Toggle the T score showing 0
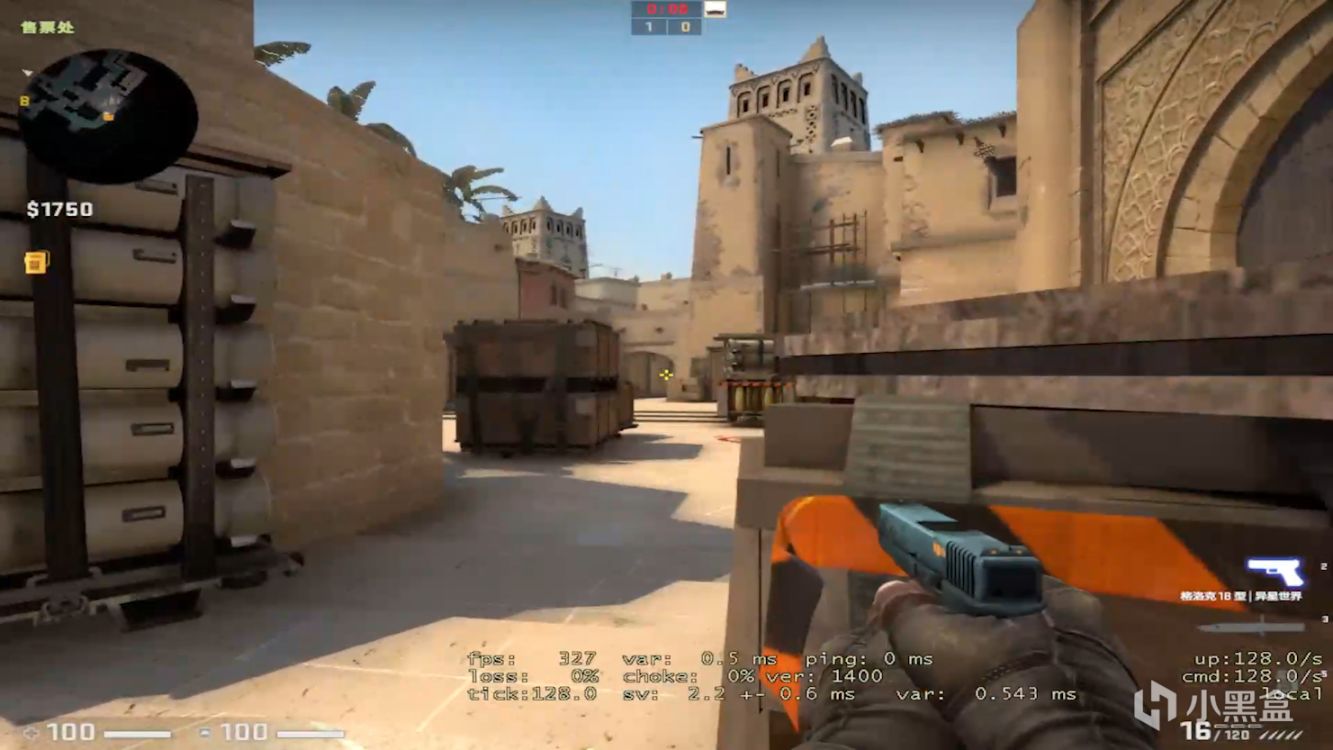 tap(685, 26)
